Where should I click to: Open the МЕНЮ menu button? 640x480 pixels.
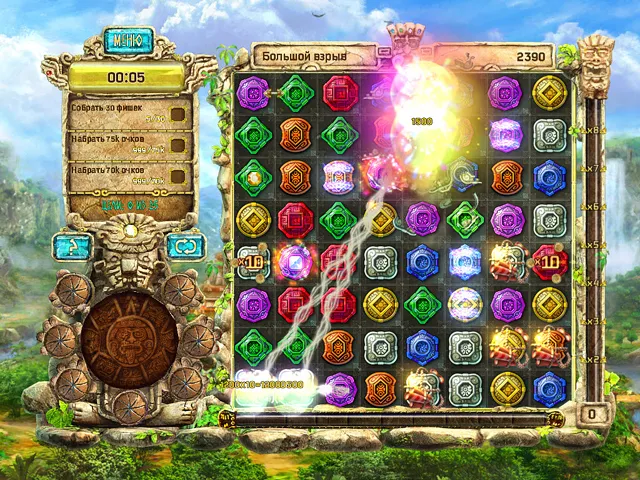click(127, 42)
